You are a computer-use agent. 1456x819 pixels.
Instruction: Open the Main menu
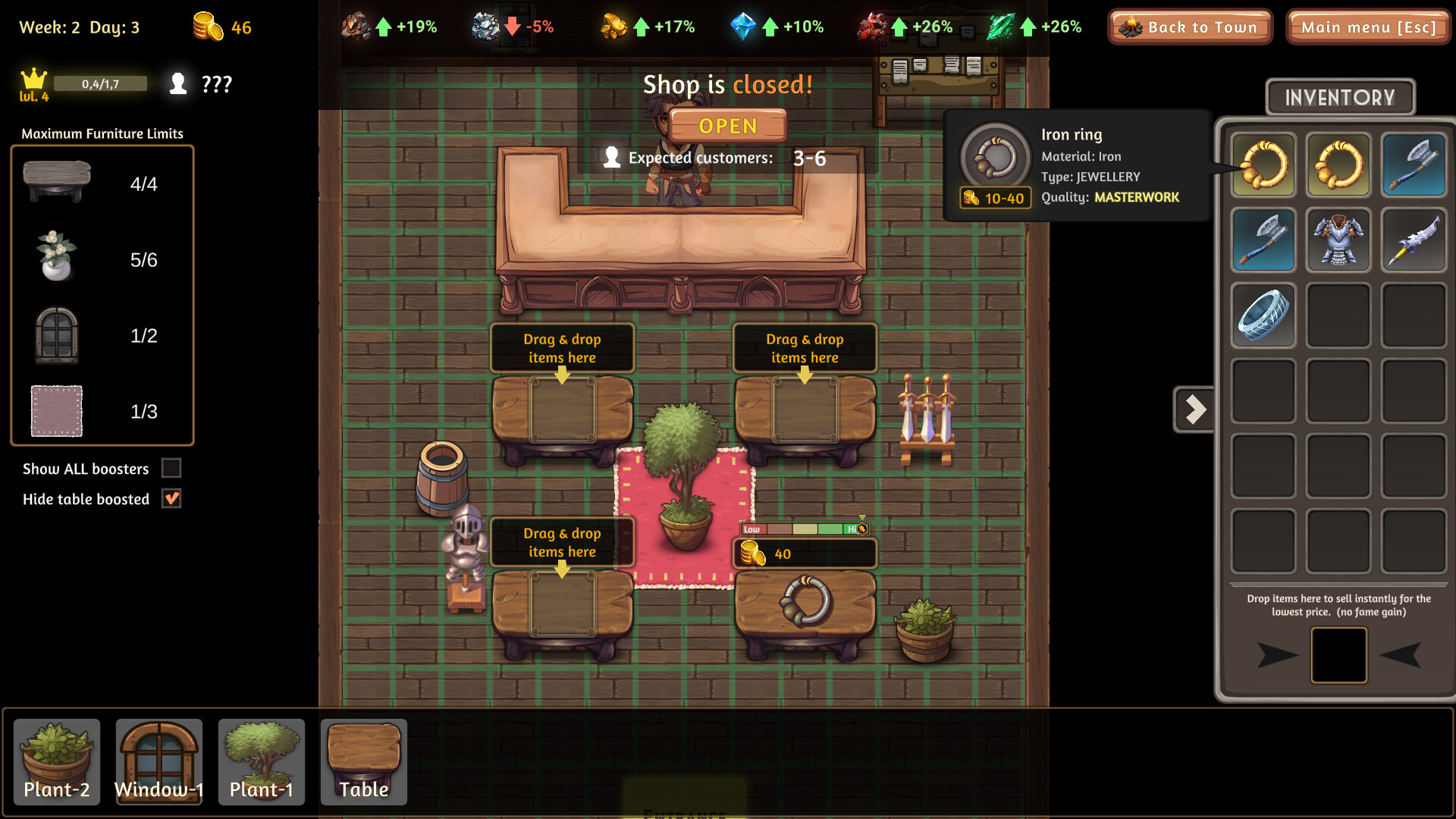point(1368,27)
